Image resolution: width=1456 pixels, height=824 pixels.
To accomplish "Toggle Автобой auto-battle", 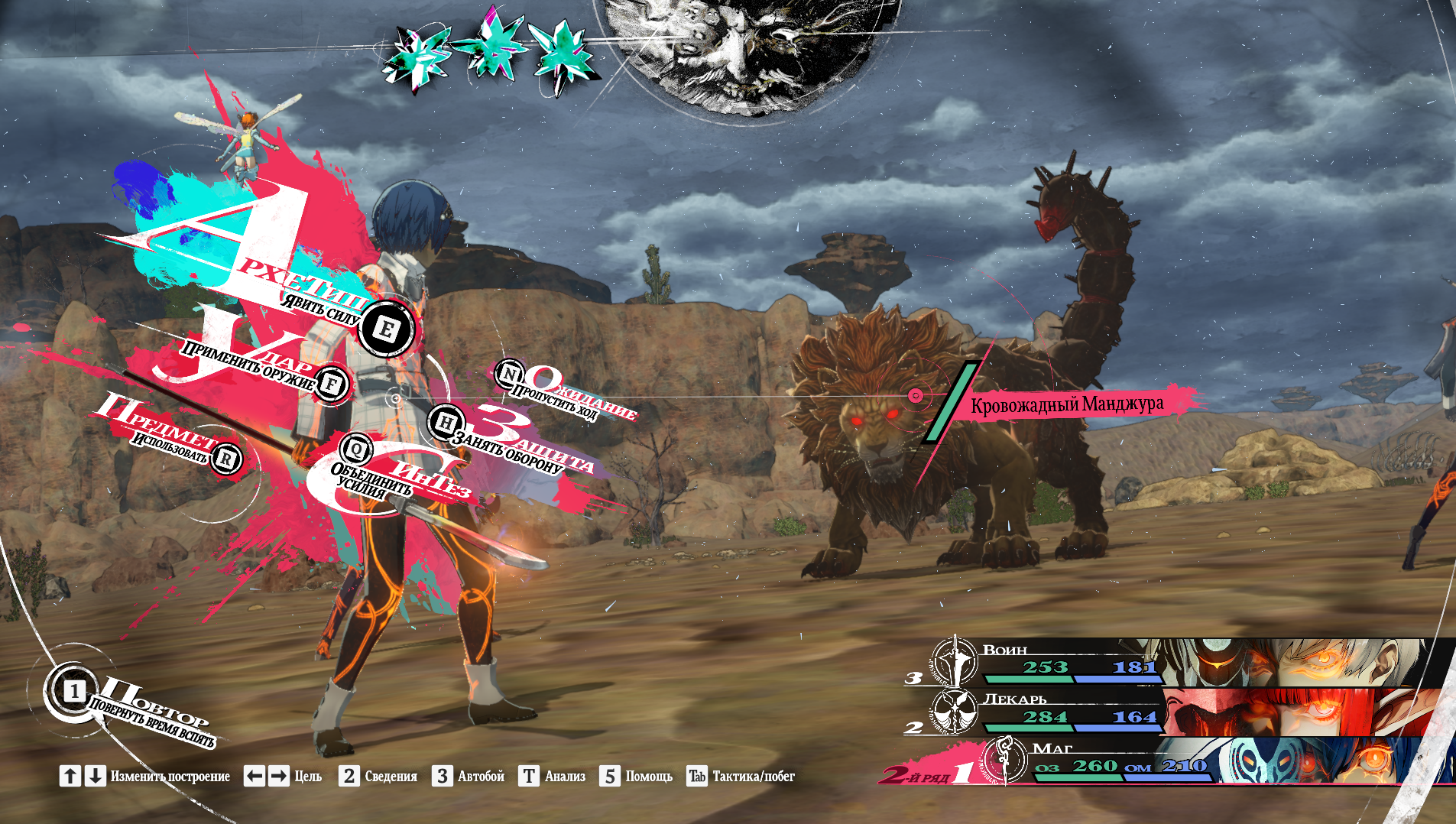I will [469, 777].
